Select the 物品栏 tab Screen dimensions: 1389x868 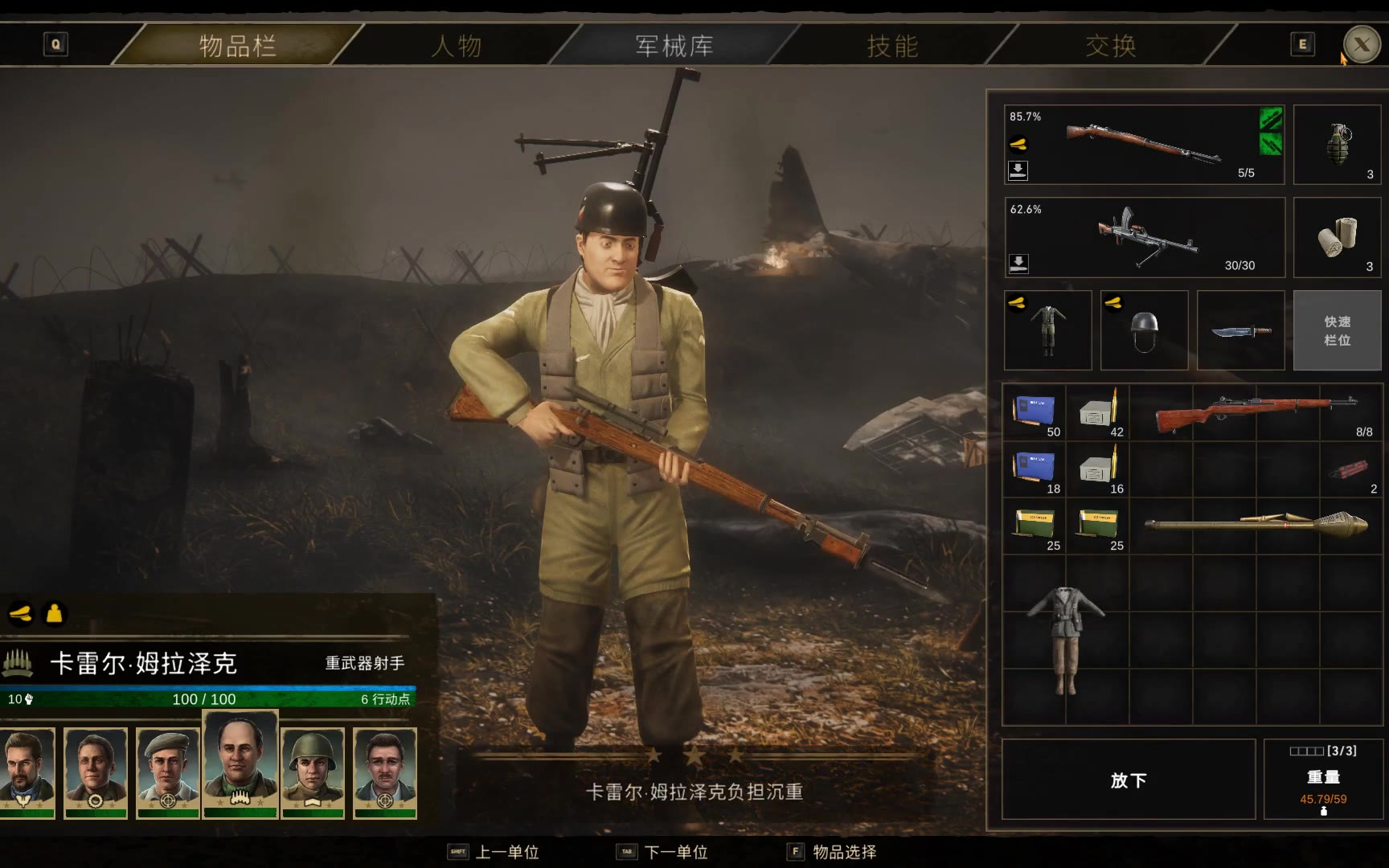point(238,46)
